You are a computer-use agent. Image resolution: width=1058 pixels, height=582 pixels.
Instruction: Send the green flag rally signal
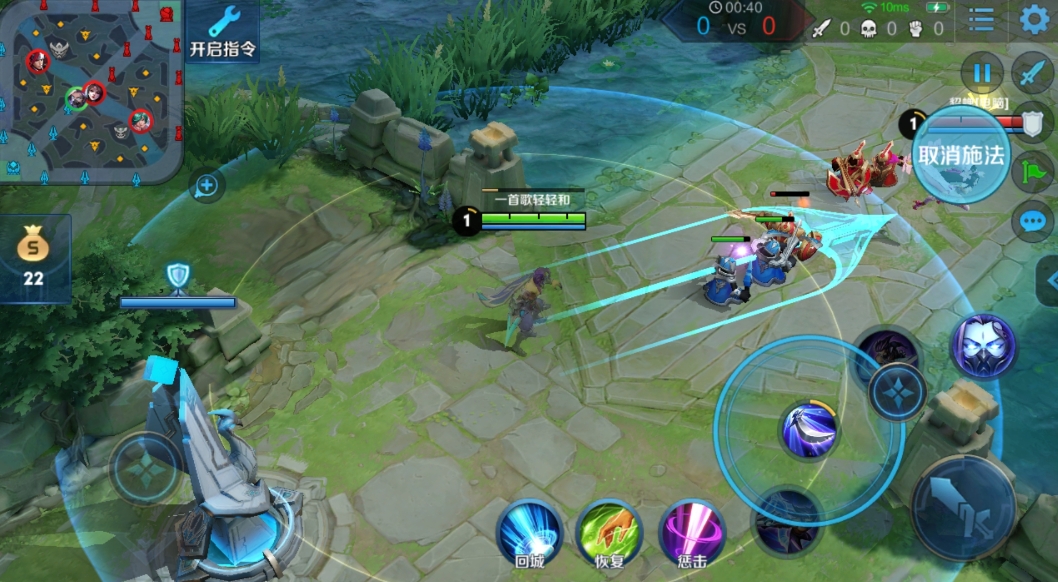[1032, 171]
